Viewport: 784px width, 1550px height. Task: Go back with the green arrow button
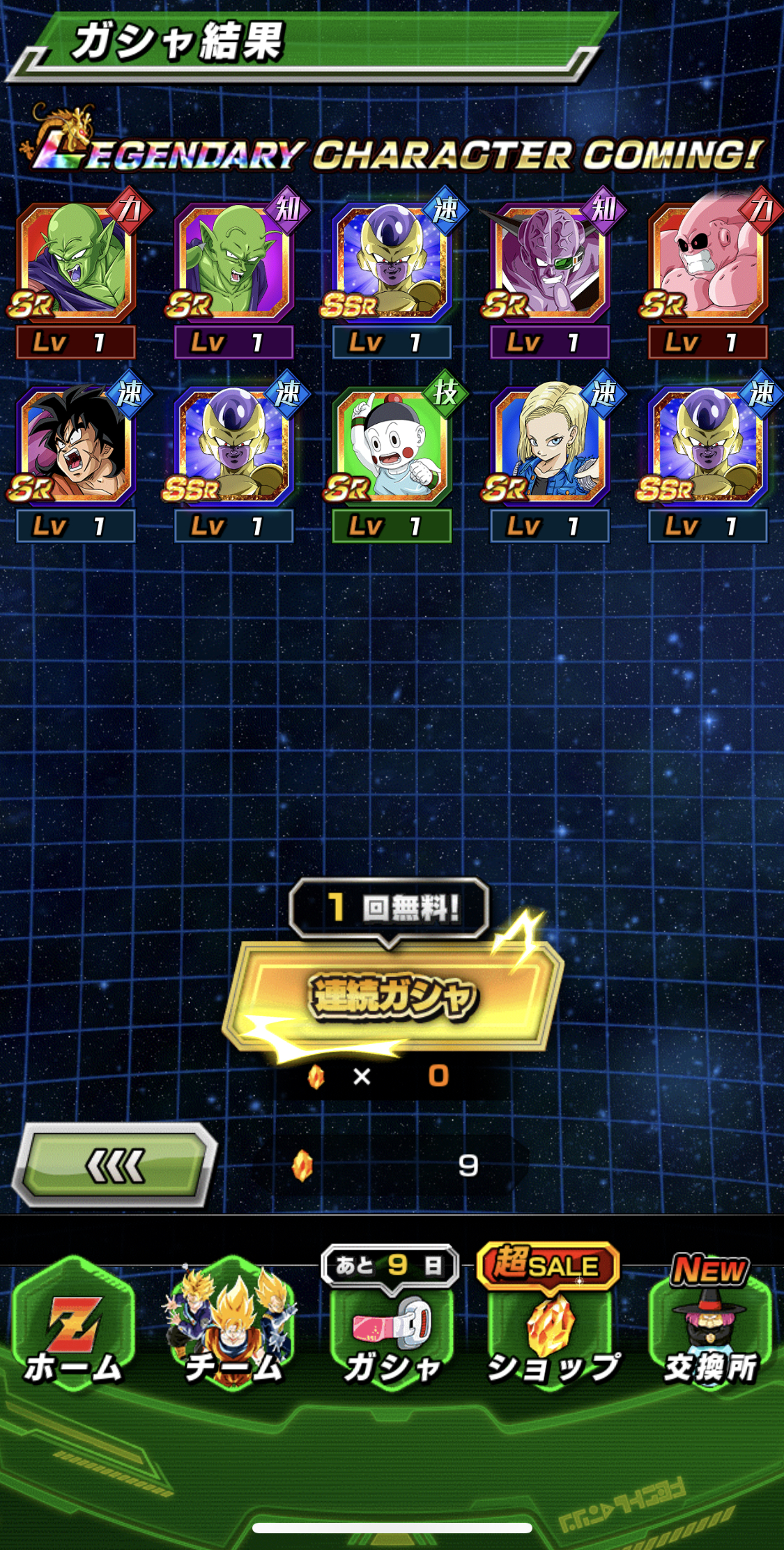pos(116,1165)
